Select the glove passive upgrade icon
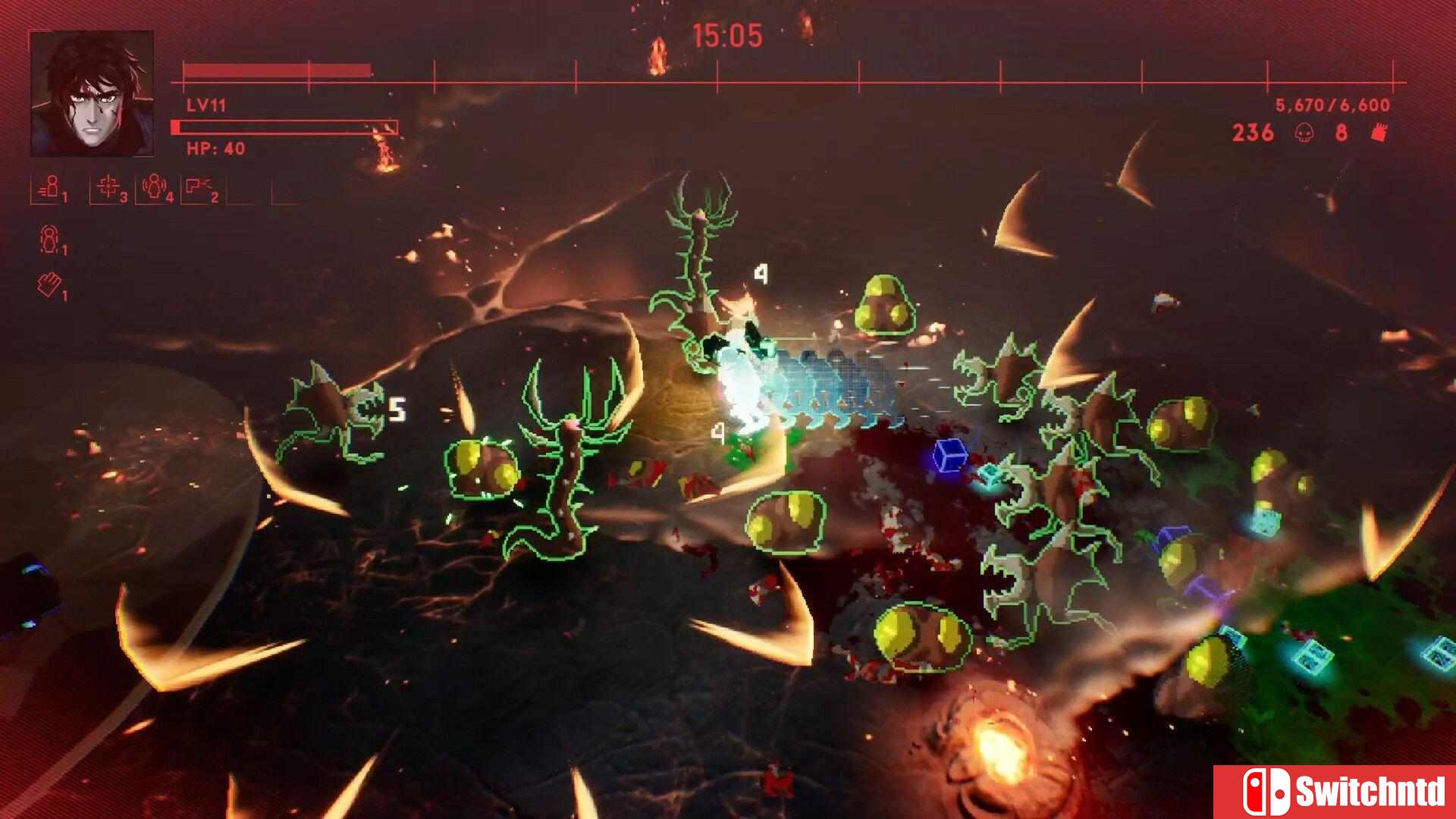The image size is (1456, 819). [x=49, y=285]
